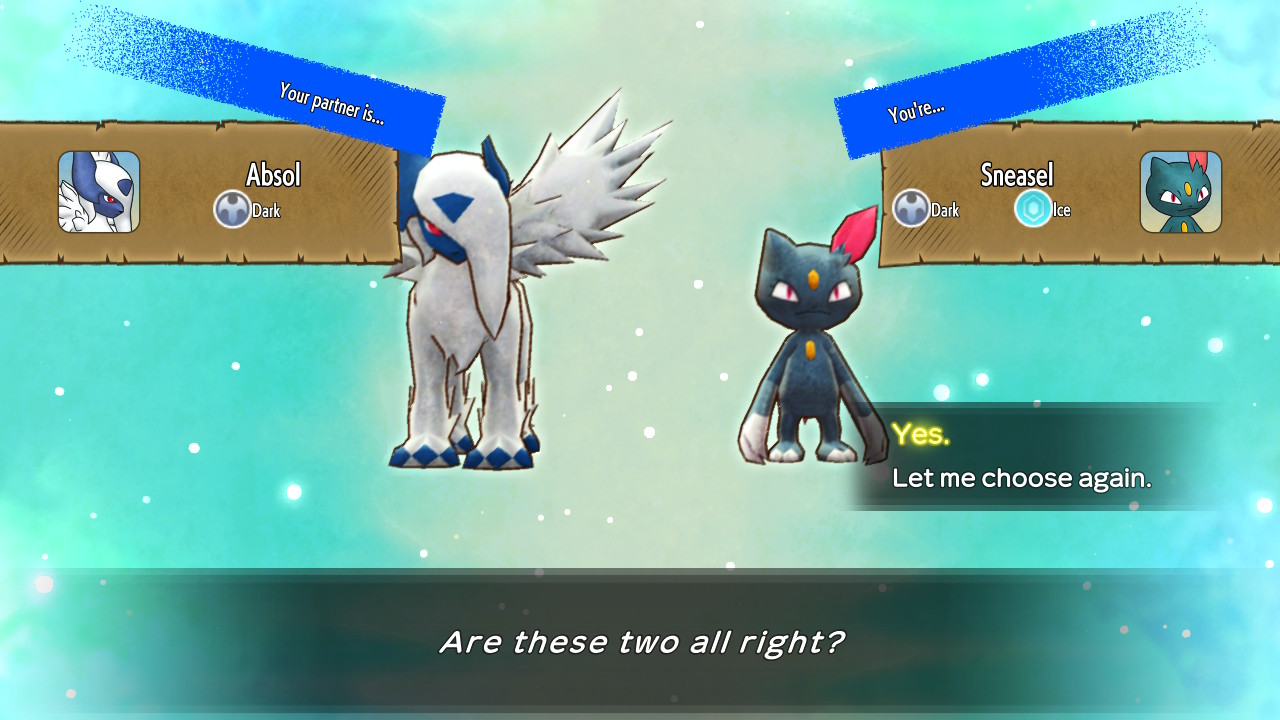Click Sneasel's player portrait
The width and height of the screenshot is (1280, 720).
[1180, 192]
